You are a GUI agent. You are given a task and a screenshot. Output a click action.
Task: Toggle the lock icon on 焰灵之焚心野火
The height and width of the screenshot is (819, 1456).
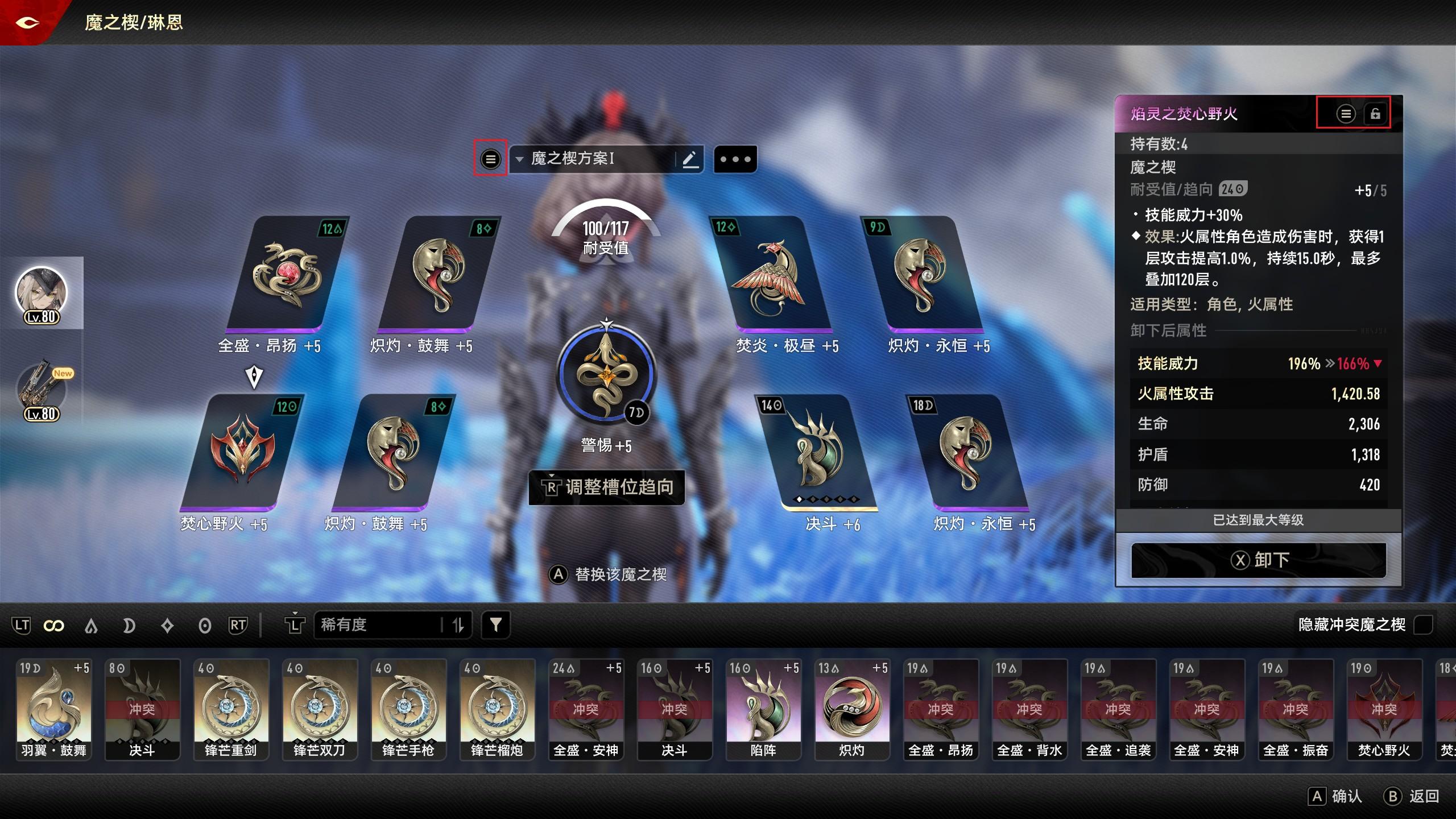[x=1375, y=114]
